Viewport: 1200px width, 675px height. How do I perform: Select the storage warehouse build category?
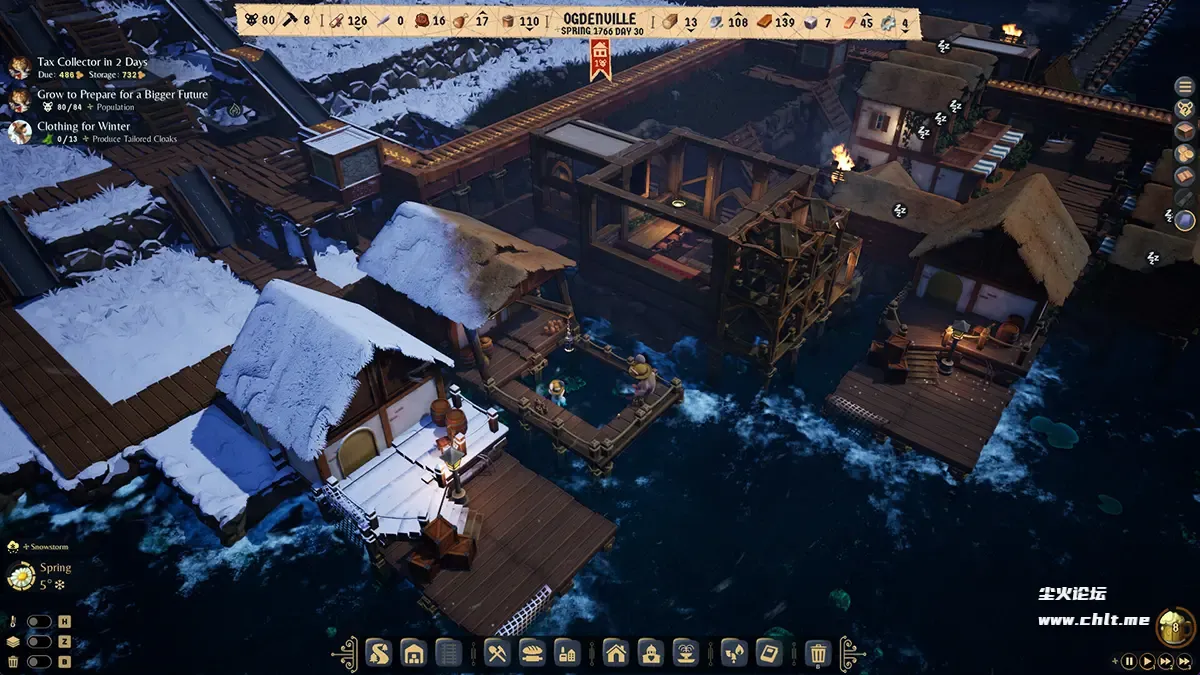tap(413, 654)
